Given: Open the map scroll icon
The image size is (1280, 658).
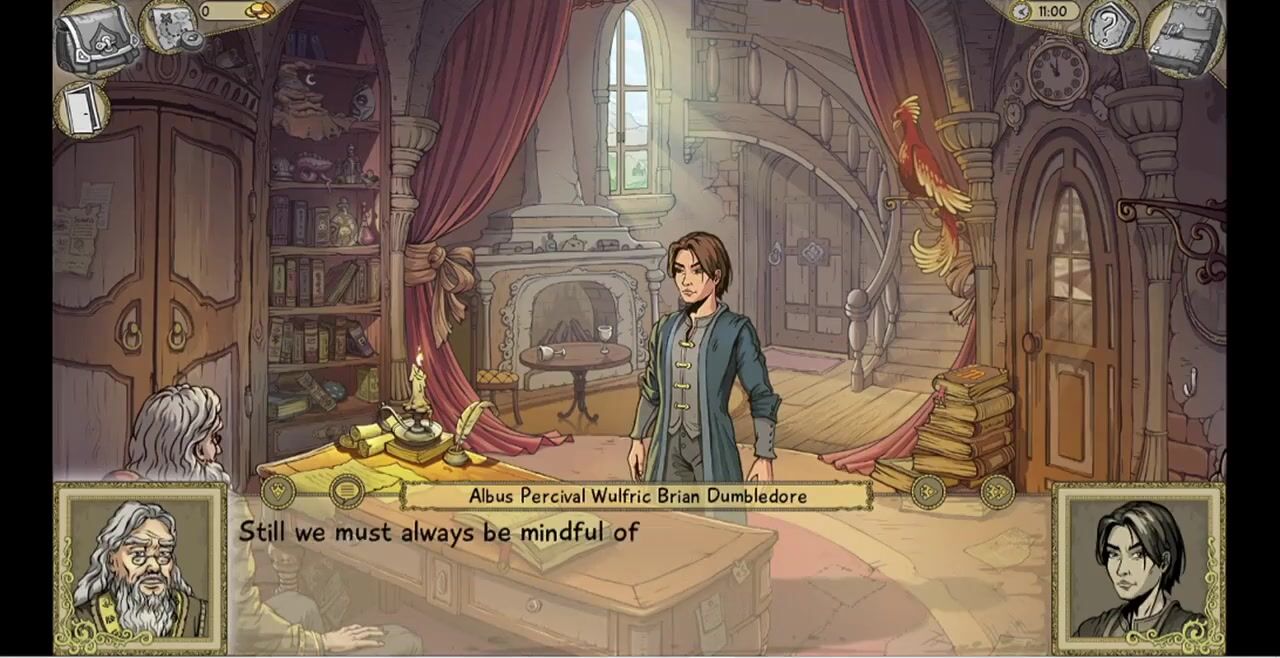Looking at the screenshot, I should click(168, 26).
